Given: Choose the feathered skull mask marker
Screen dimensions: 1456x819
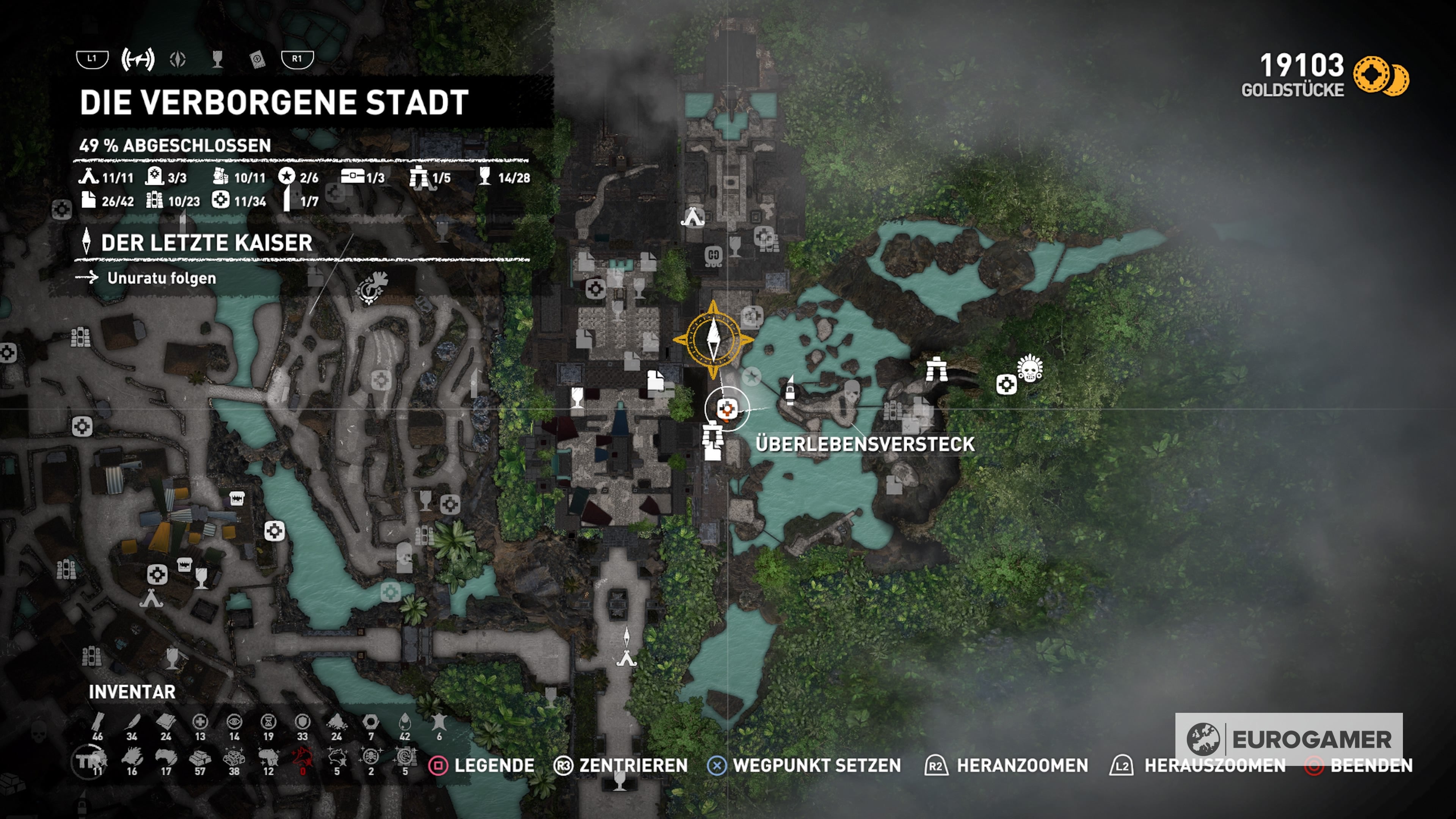Looking at the screenshot, I should [1030, 368].
